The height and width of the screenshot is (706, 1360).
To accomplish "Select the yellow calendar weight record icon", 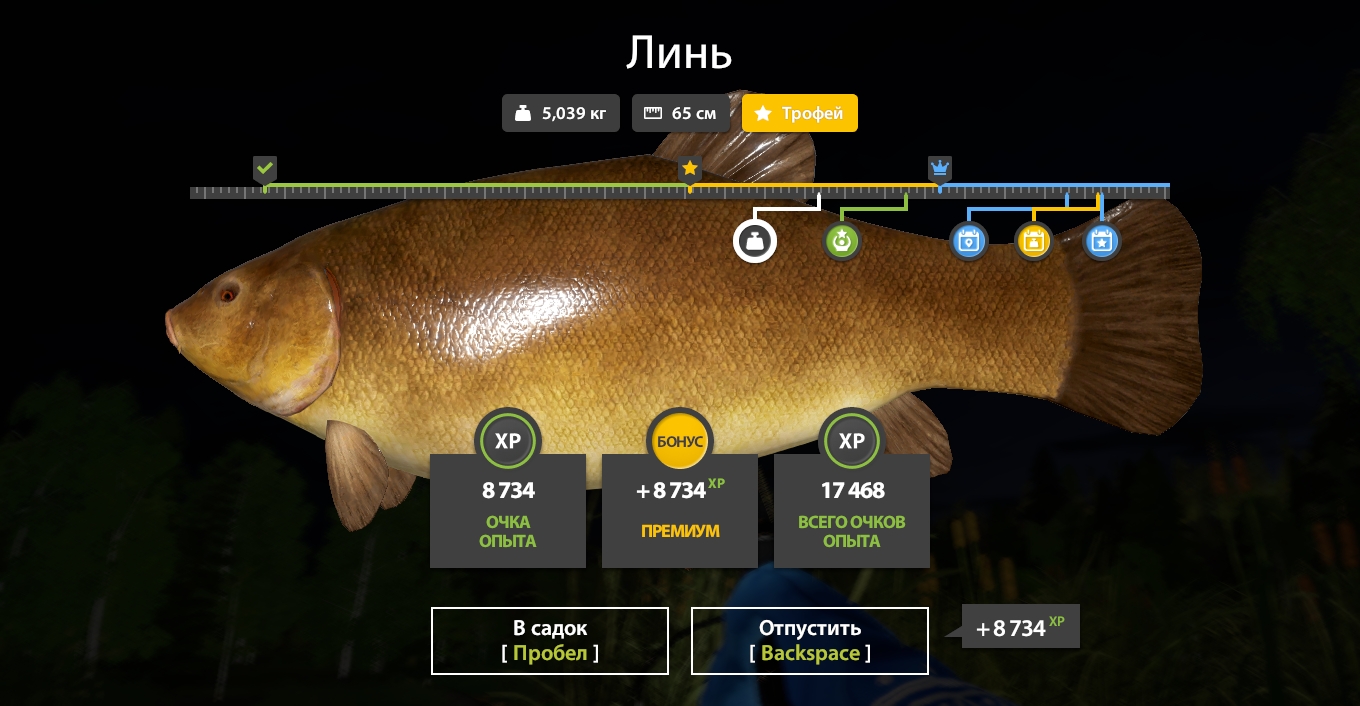I will pos(1034,241).
